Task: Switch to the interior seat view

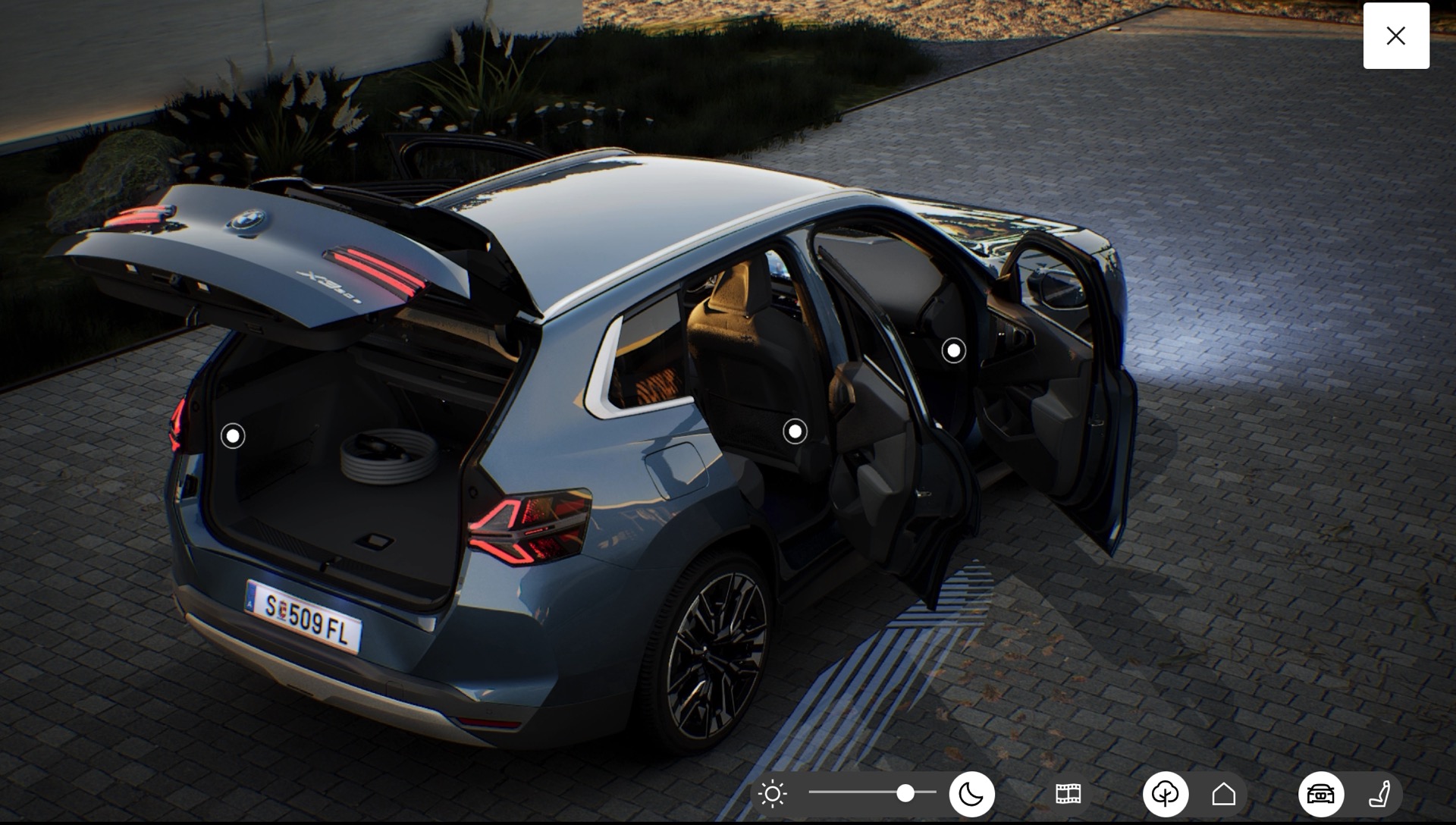Action: coord(1379,794)
